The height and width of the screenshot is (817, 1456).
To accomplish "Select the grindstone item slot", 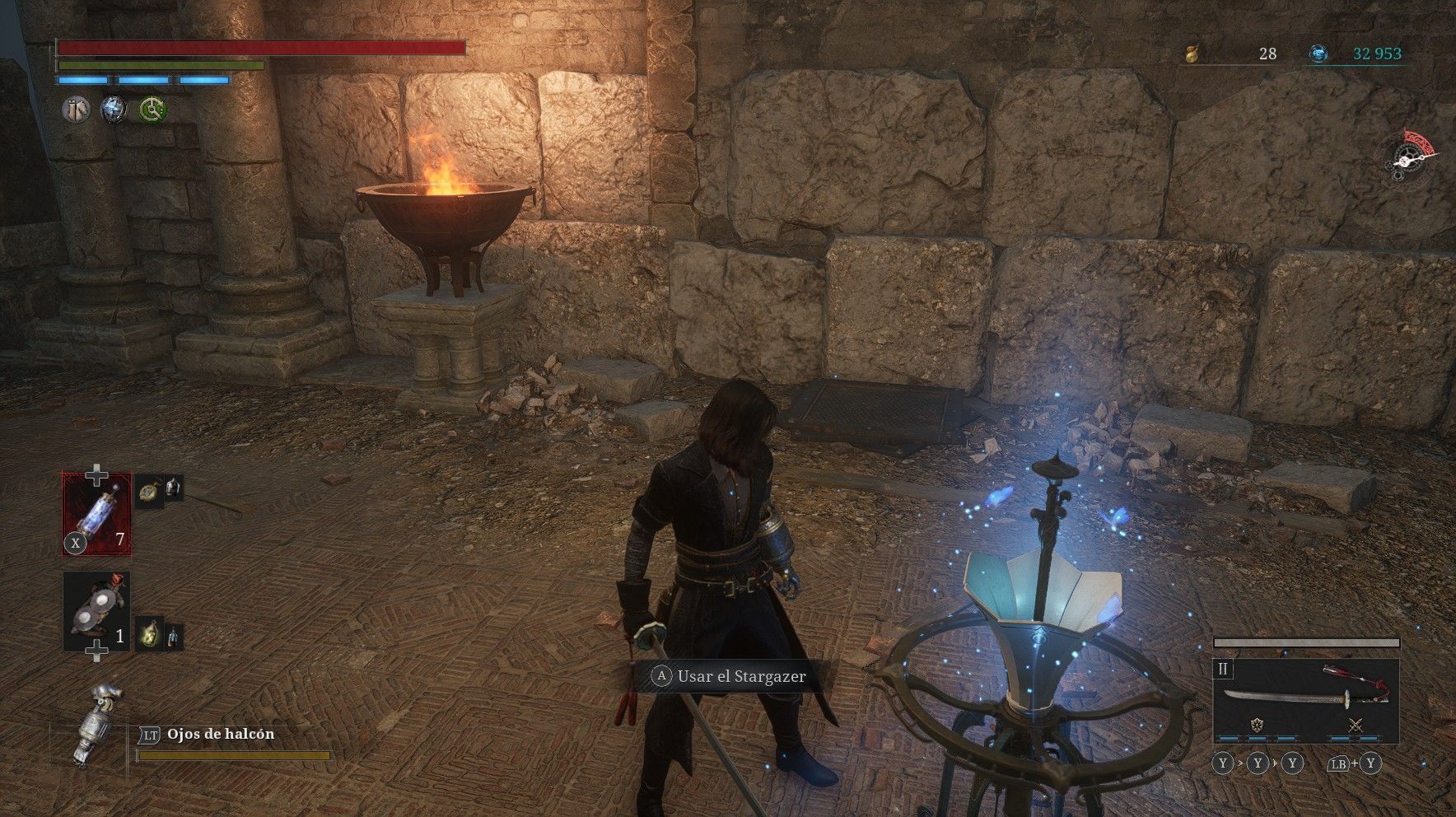I will 96,612.
